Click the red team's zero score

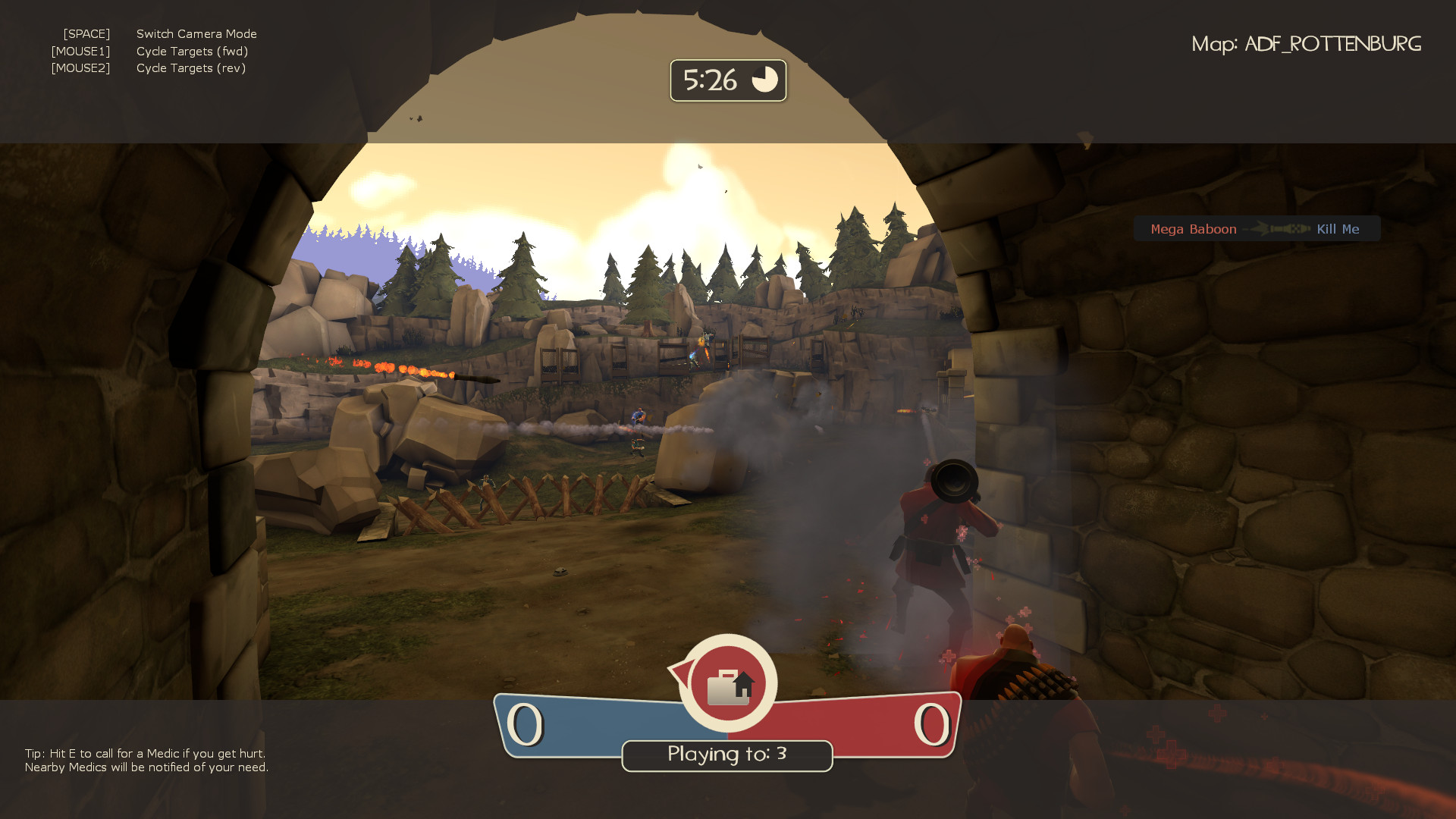click(x=932, y=724)
